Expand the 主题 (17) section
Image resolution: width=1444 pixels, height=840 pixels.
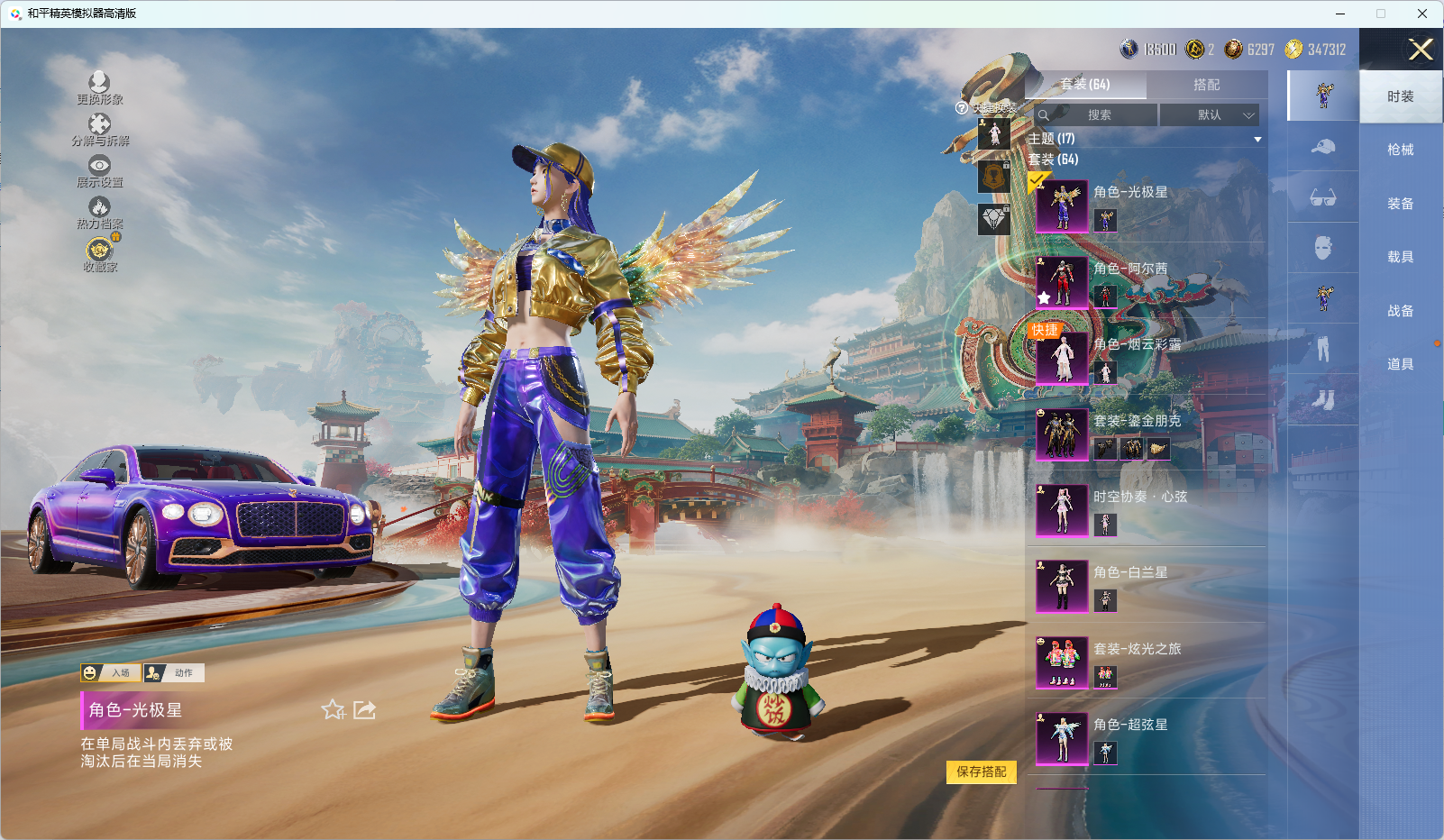click(x=1257, y=139)
